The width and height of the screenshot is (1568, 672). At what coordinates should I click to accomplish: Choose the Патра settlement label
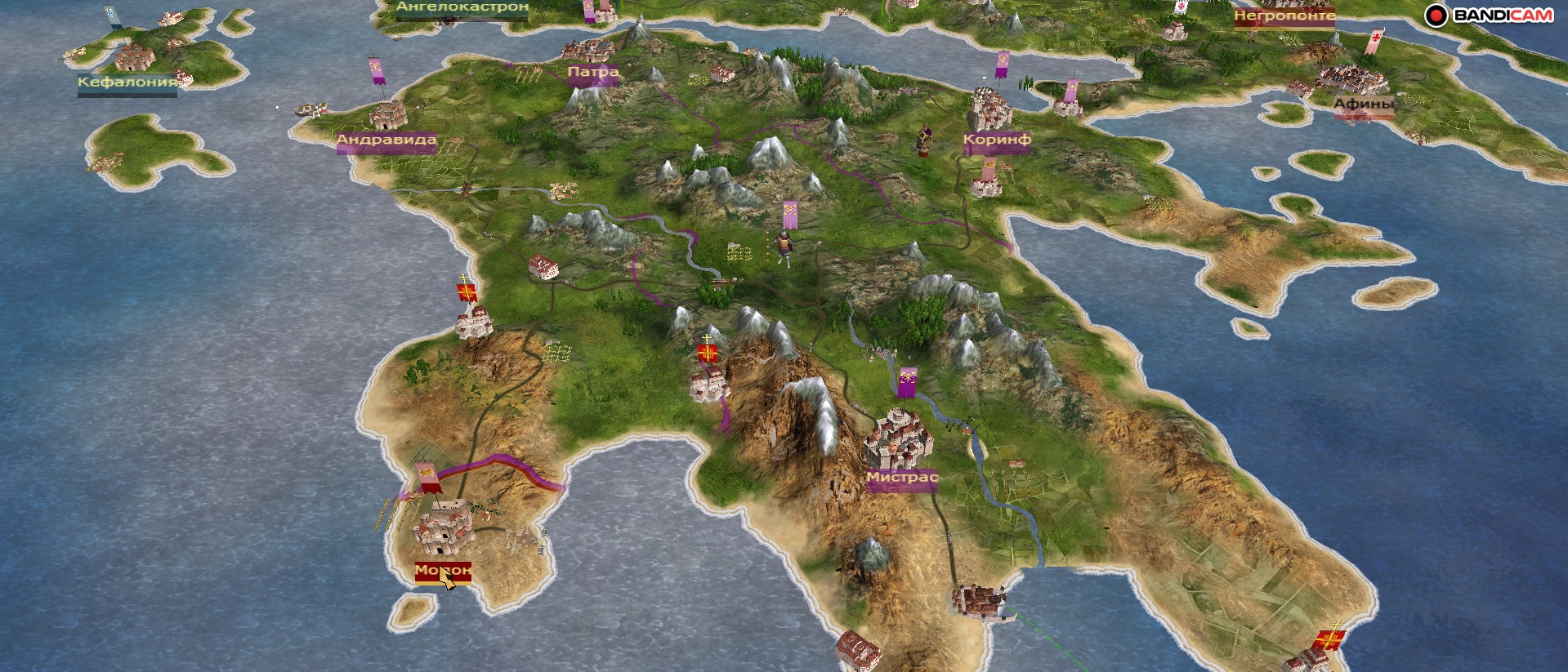pyautogui.click(x=593, y=73)
